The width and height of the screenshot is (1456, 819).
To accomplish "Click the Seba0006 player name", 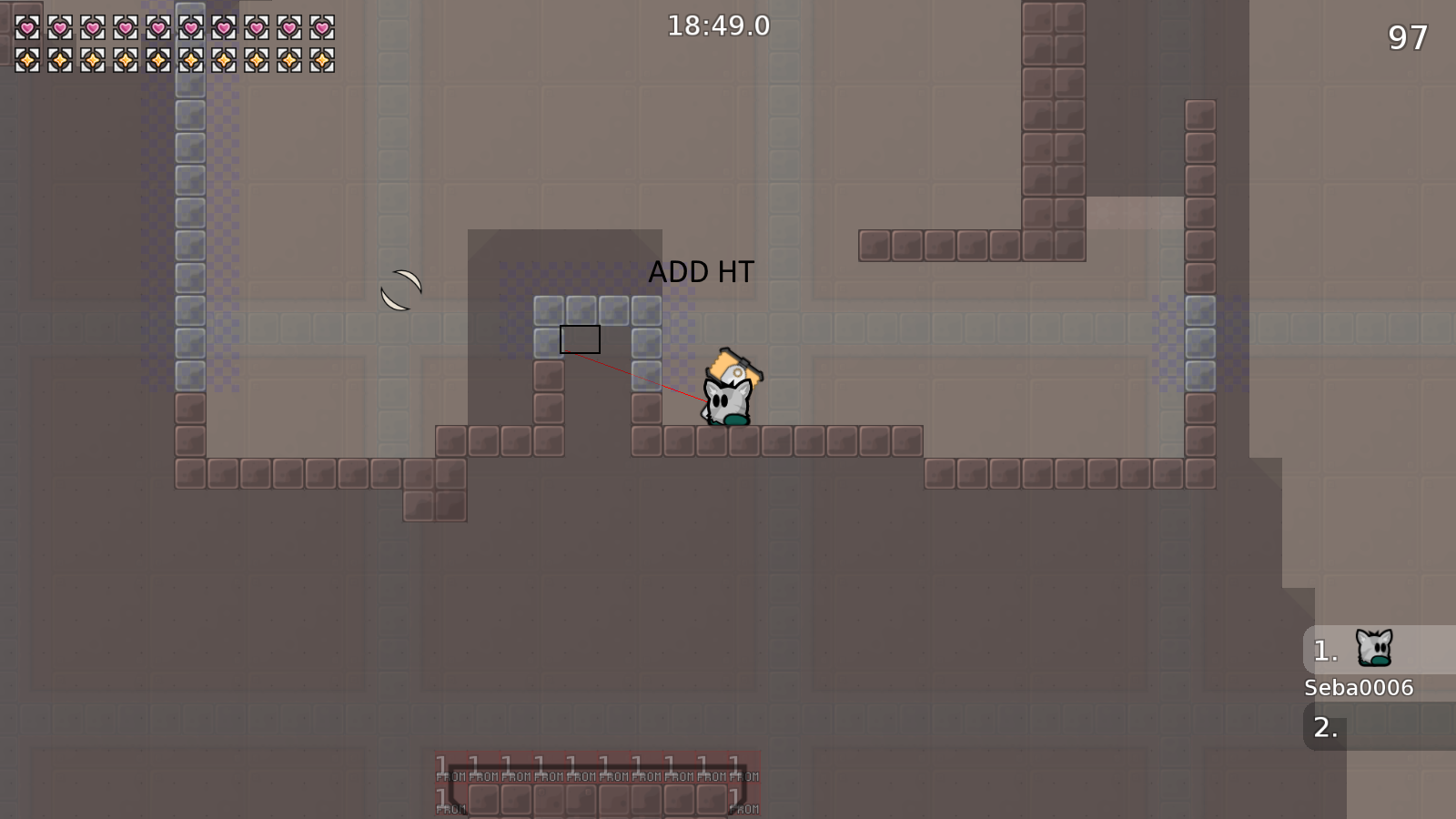I will click(x=1358, y=688).
